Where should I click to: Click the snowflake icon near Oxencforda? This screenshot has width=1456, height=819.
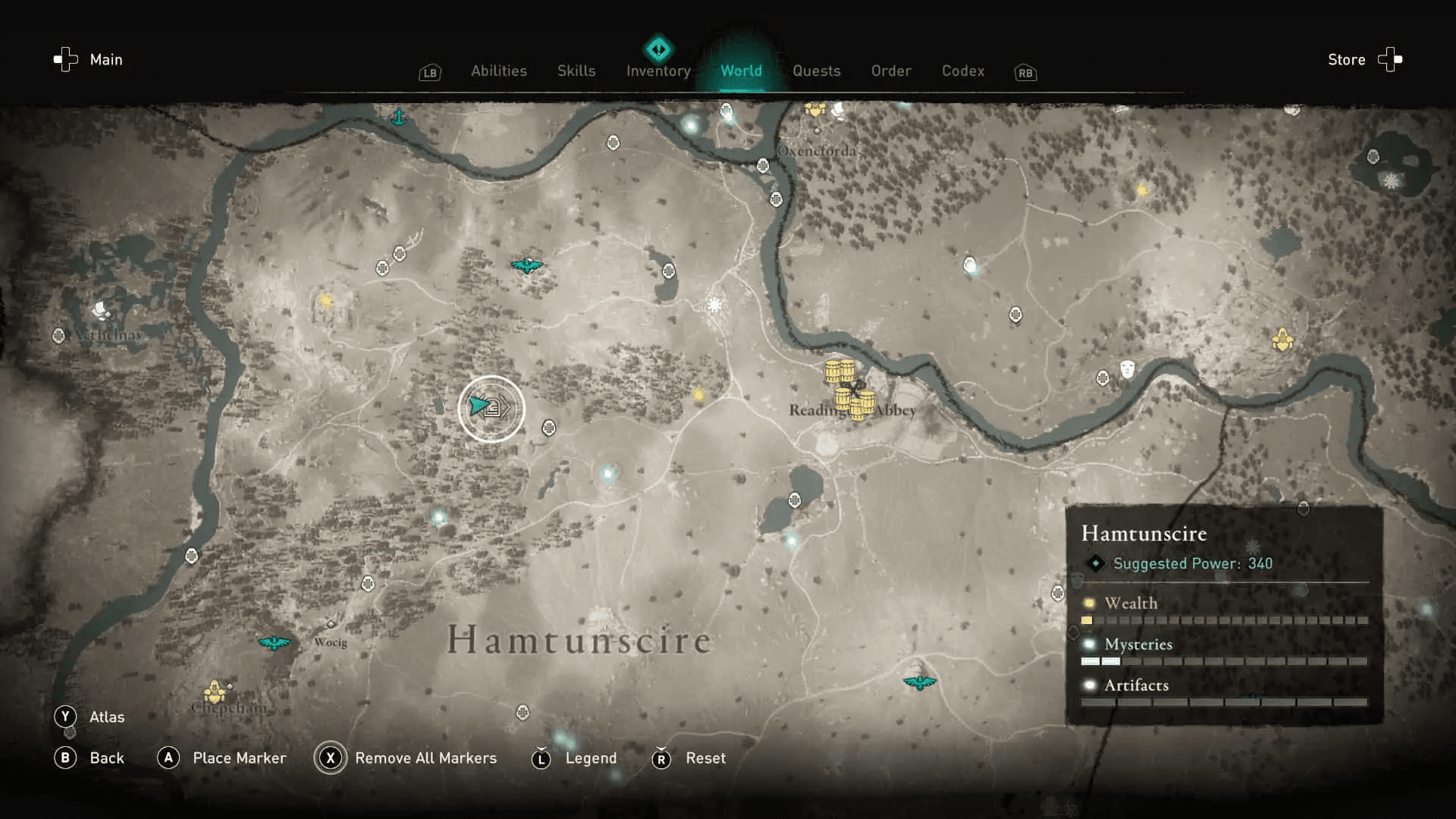pyautogui.click(x=714, y=303)
